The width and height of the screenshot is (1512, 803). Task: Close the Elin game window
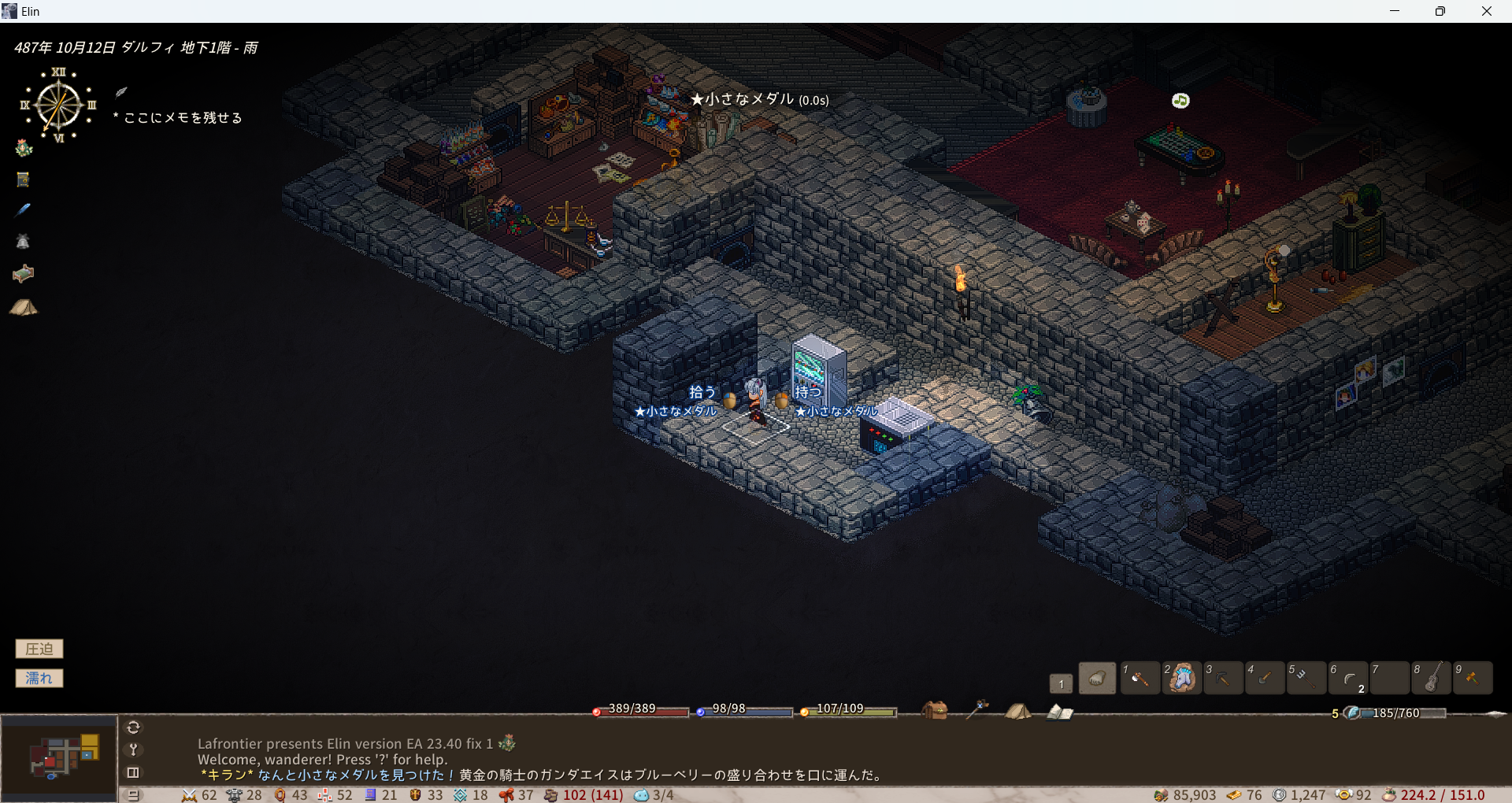[x=1486, y=11]
